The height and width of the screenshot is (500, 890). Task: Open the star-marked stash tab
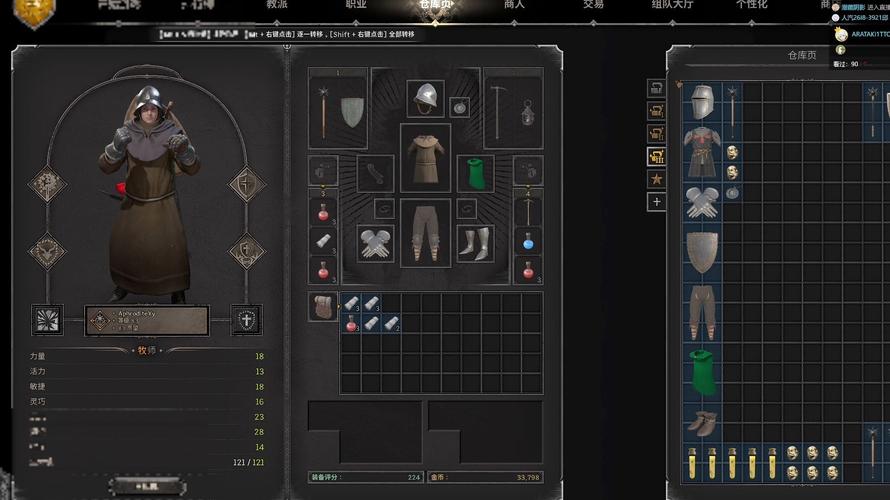657,179
